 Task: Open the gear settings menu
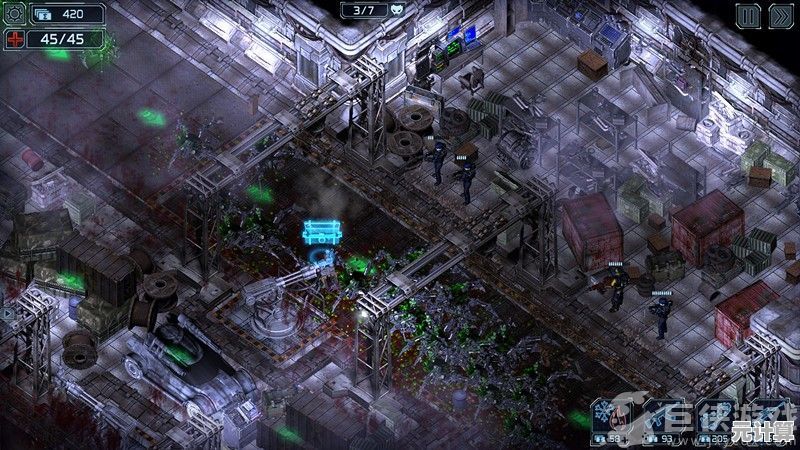pos(14,15)
